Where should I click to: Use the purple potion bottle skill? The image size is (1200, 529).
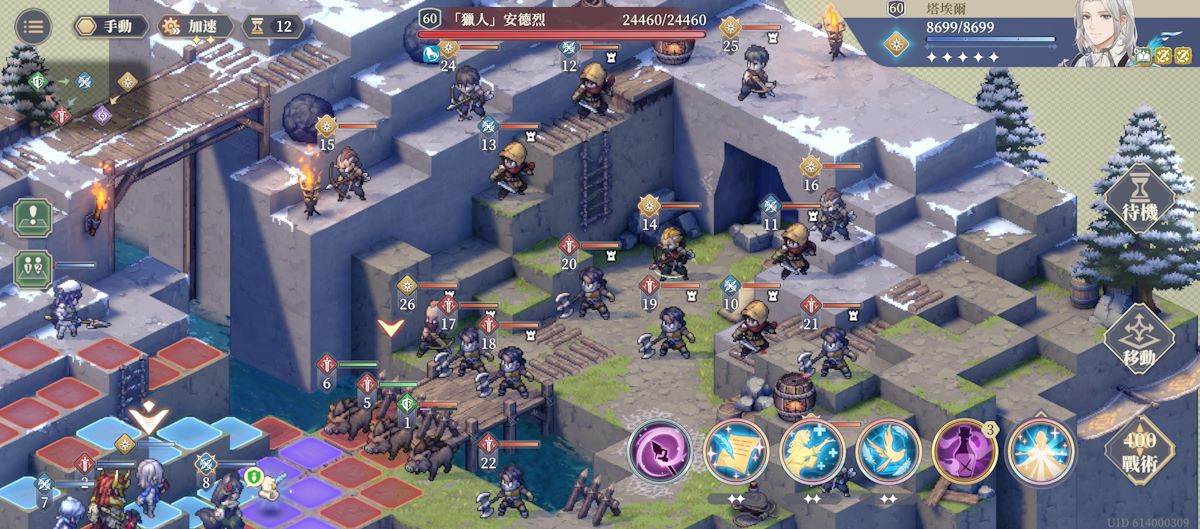(963, 452)
